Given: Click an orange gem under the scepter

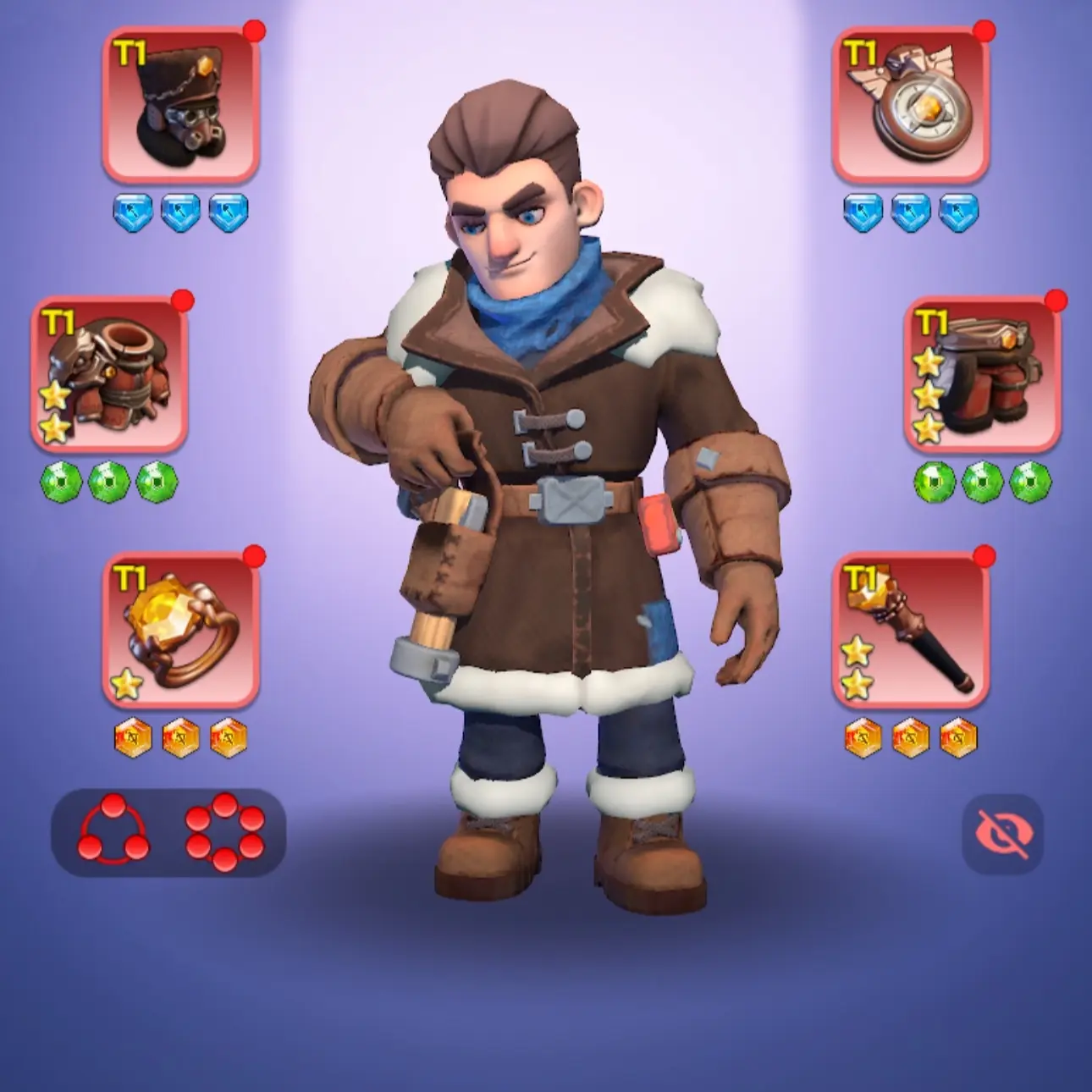Looking at the screenshot, I should click(912, 738).
